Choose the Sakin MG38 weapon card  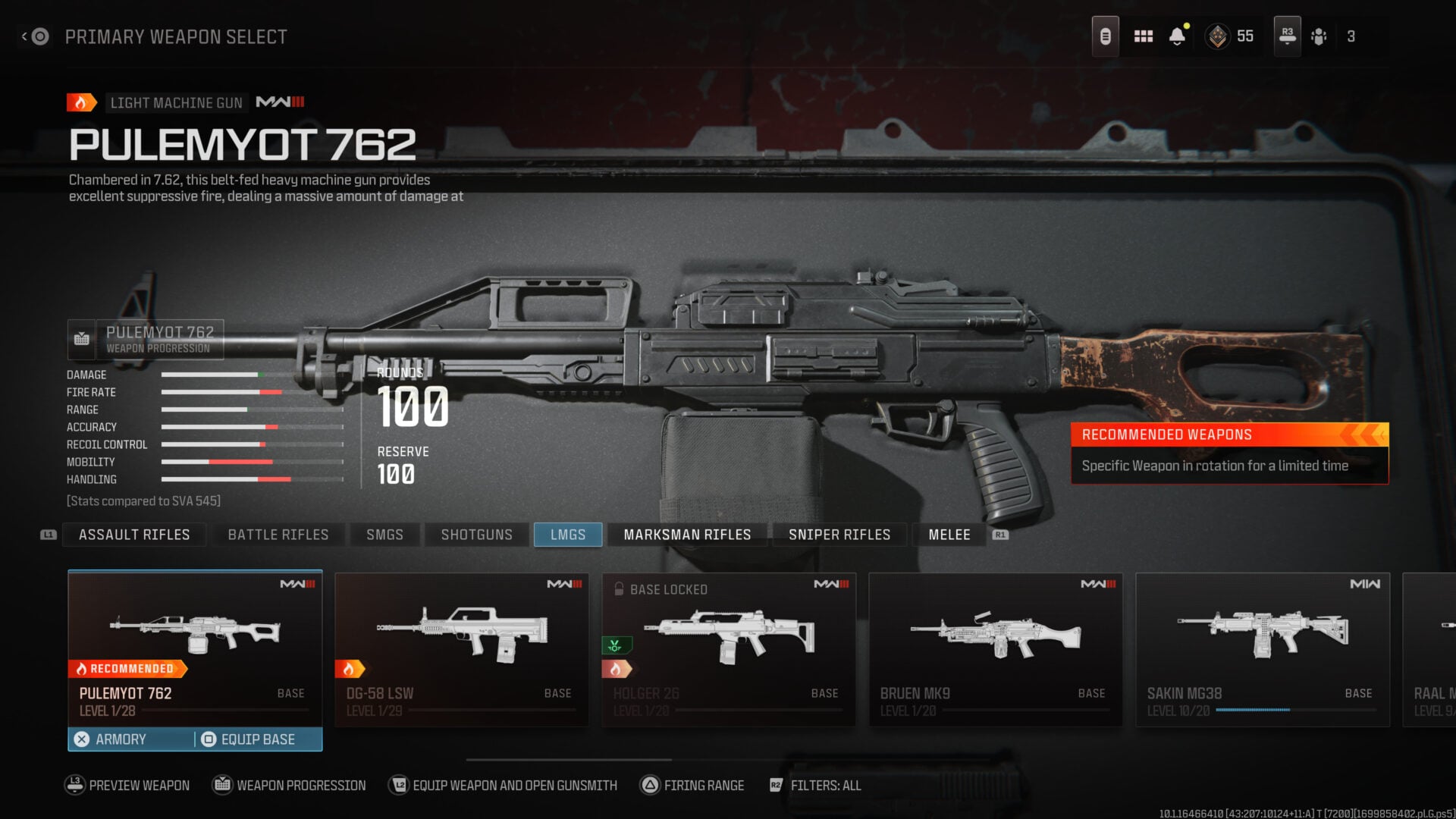click(x=1263, y=648)
